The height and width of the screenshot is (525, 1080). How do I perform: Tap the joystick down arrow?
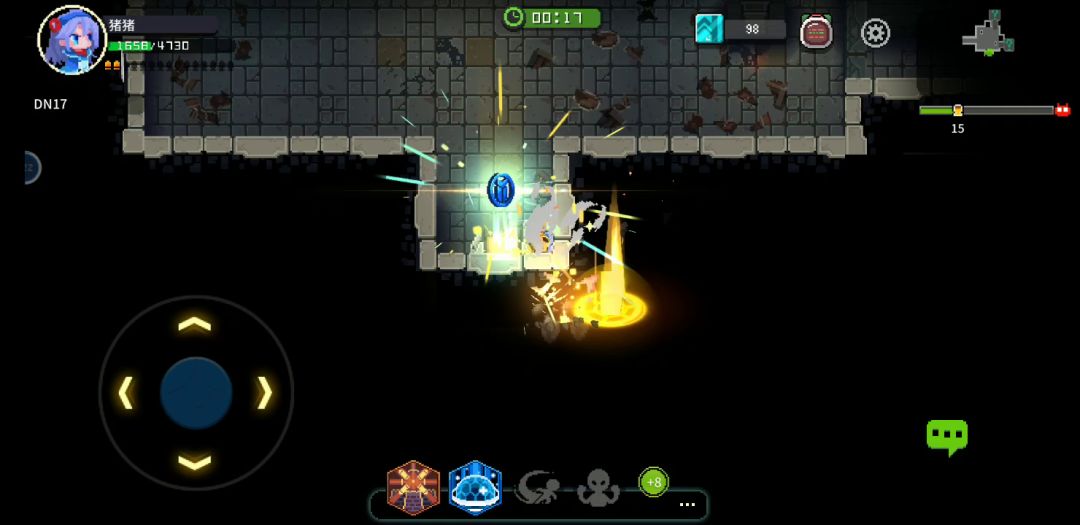click(x=195, y=461)
